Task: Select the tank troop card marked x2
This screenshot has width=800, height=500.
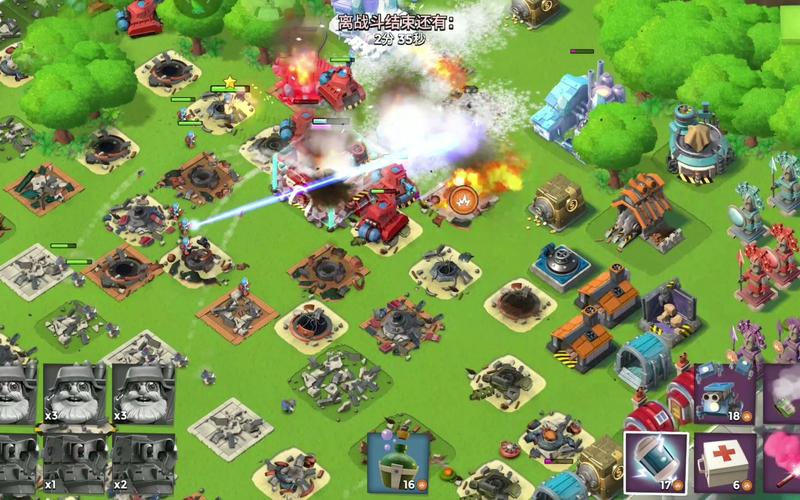Action: pyautogui.click(x=141, y=463)
